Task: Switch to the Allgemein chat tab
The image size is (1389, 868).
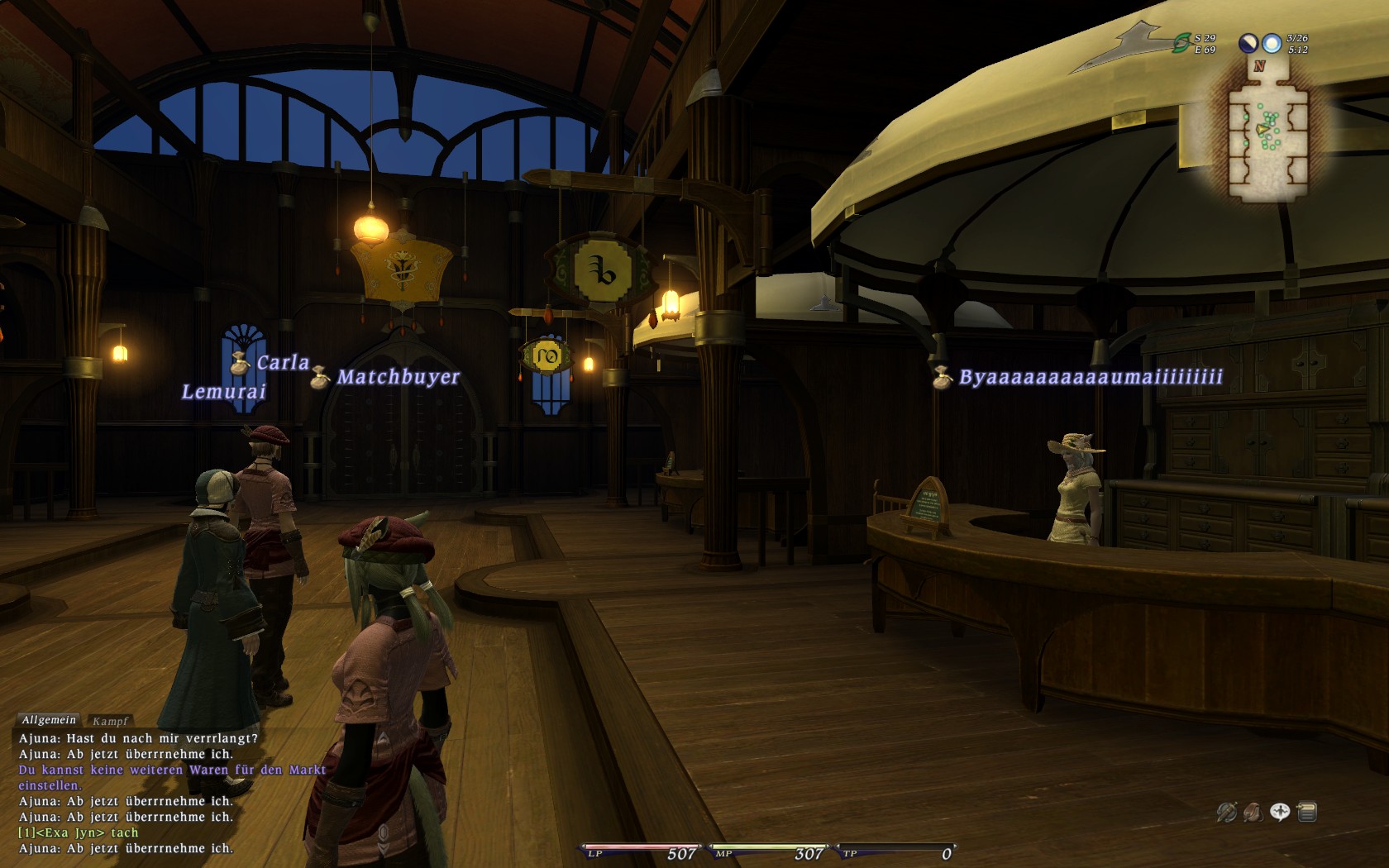Action: click(x=49, y=720)
